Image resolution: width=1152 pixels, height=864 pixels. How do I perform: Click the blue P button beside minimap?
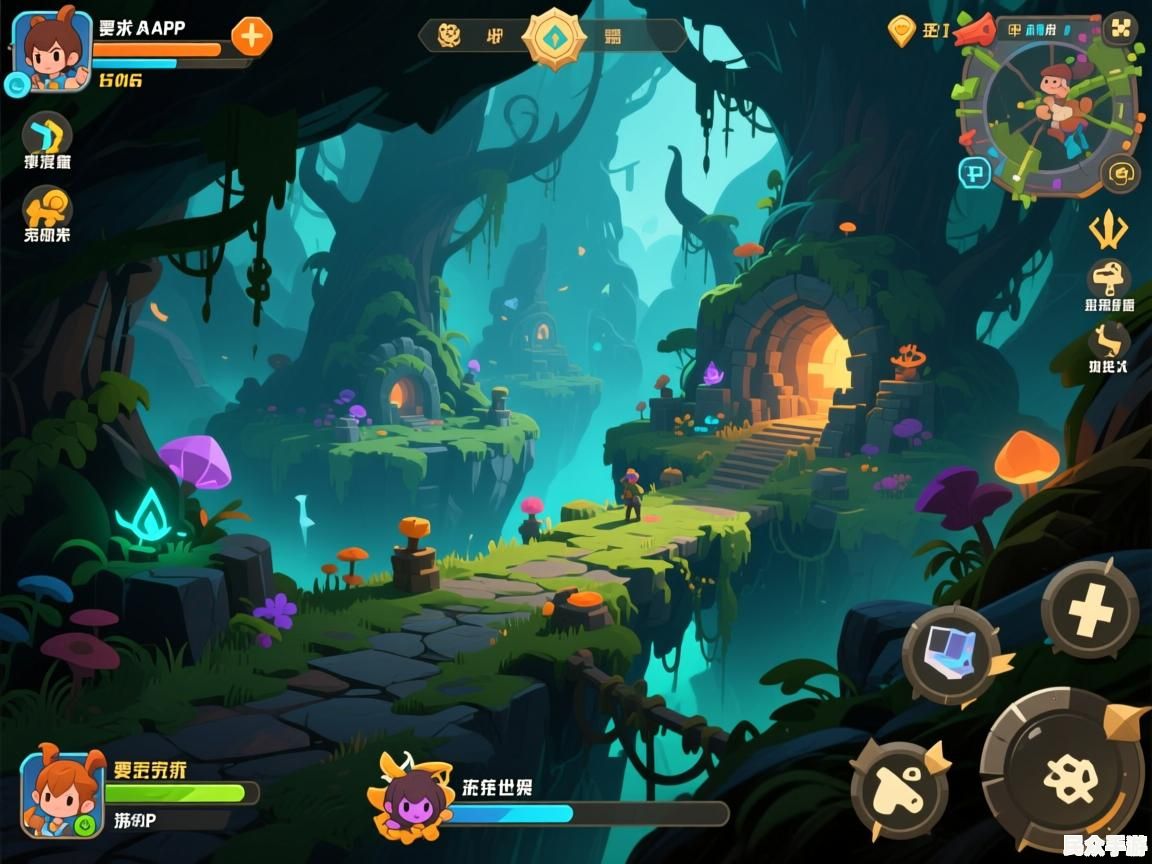point(974,173)
